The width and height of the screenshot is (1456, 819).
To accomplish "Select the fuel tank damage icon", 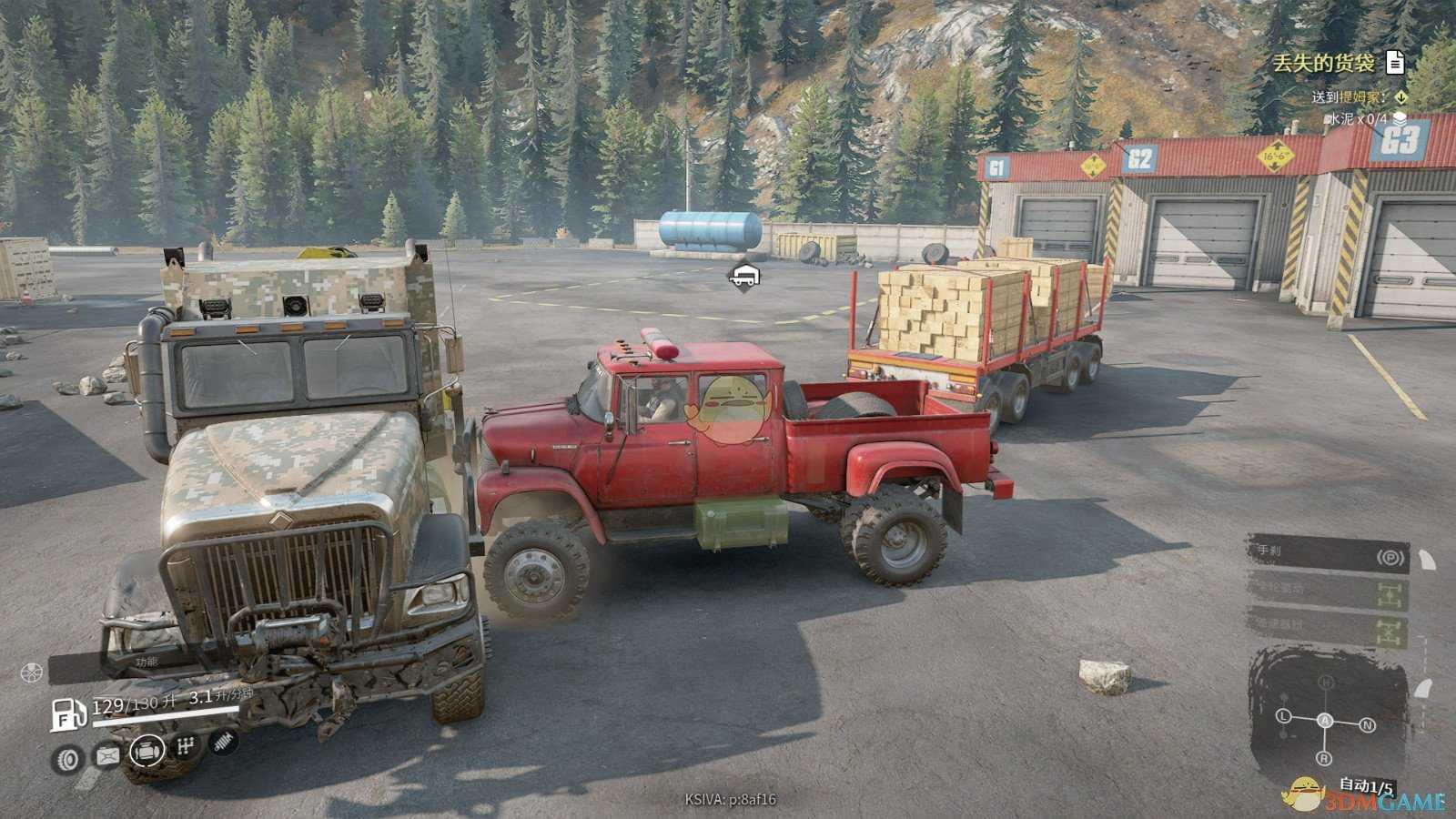I will click(107, 755).
